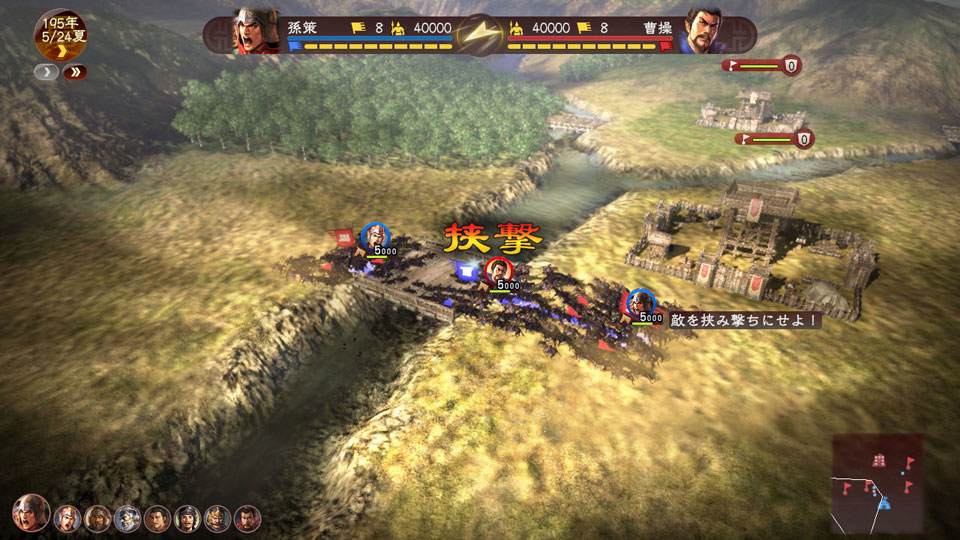Select the large helmeted commander portrait at bottom-left

coord(31,513)
